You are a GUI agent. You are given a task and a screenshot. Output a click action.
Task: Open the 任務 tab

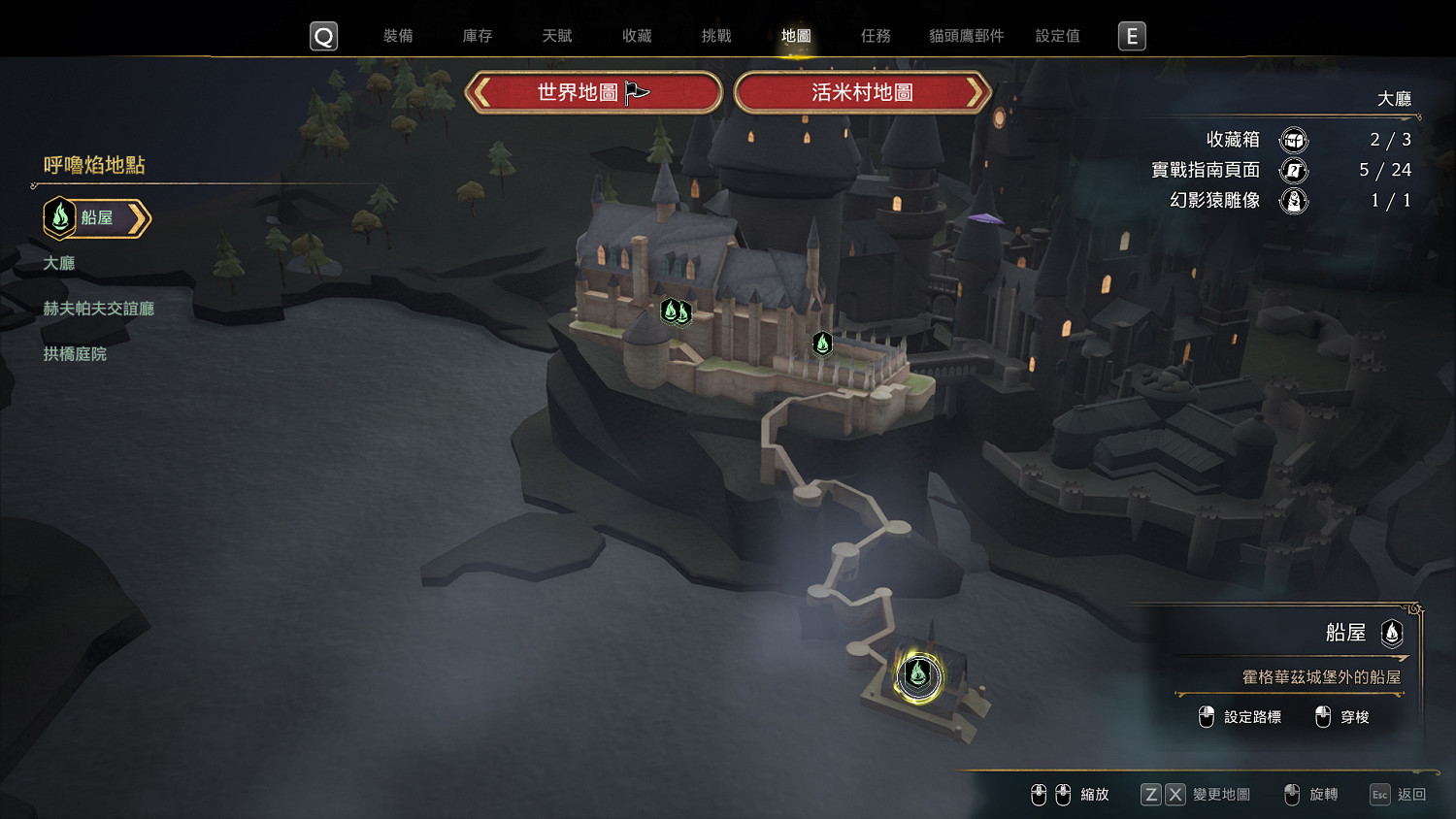[x=876, y=35]
